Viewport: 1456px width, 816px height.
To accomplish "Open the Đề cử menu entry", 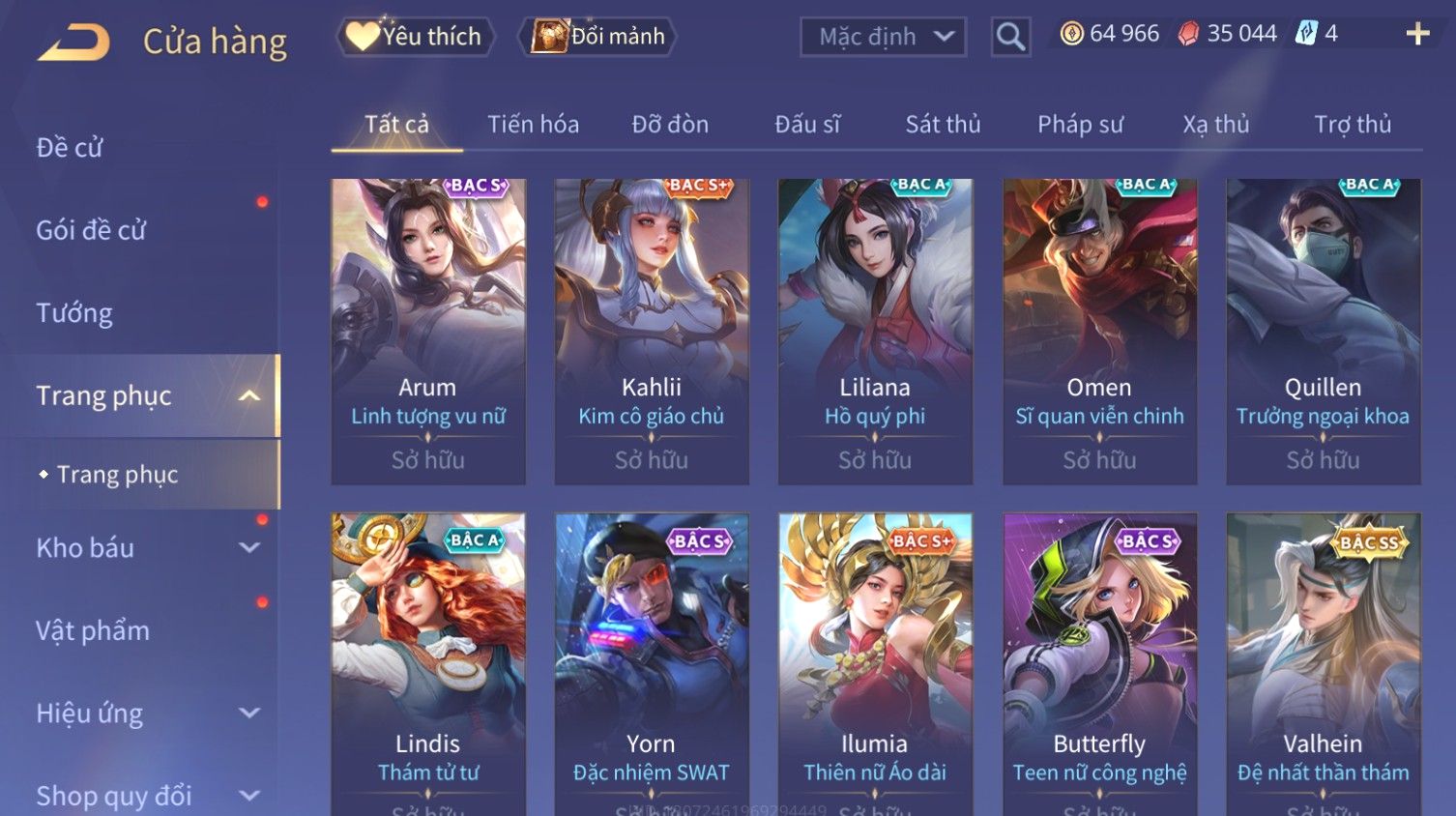I will coord(70,148).
